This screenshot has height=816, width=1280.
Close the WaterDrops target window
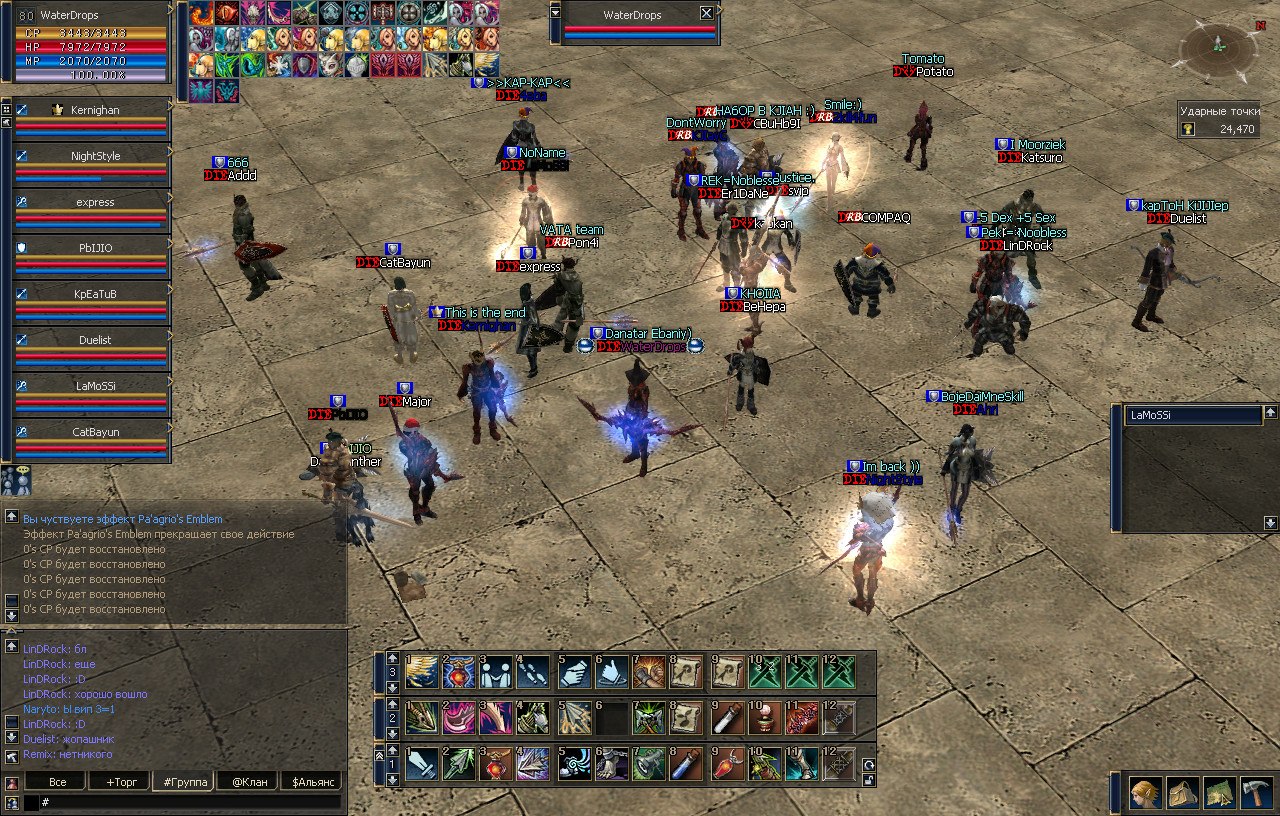pyautogui.click(x=707, y=13)
